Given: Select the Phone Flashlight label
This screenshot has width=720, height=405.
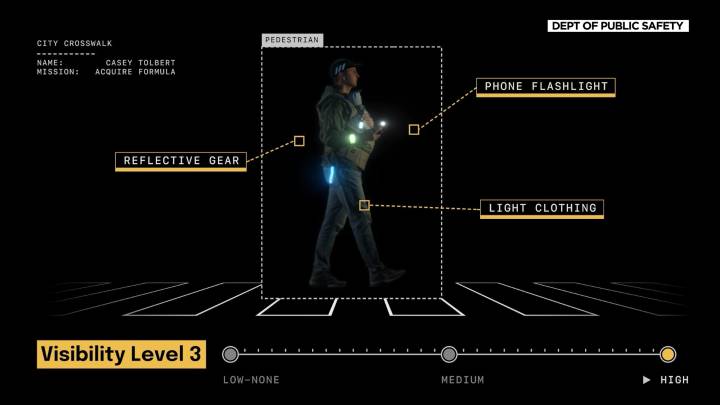Looking at the screenshot, I should click(545, 87).
